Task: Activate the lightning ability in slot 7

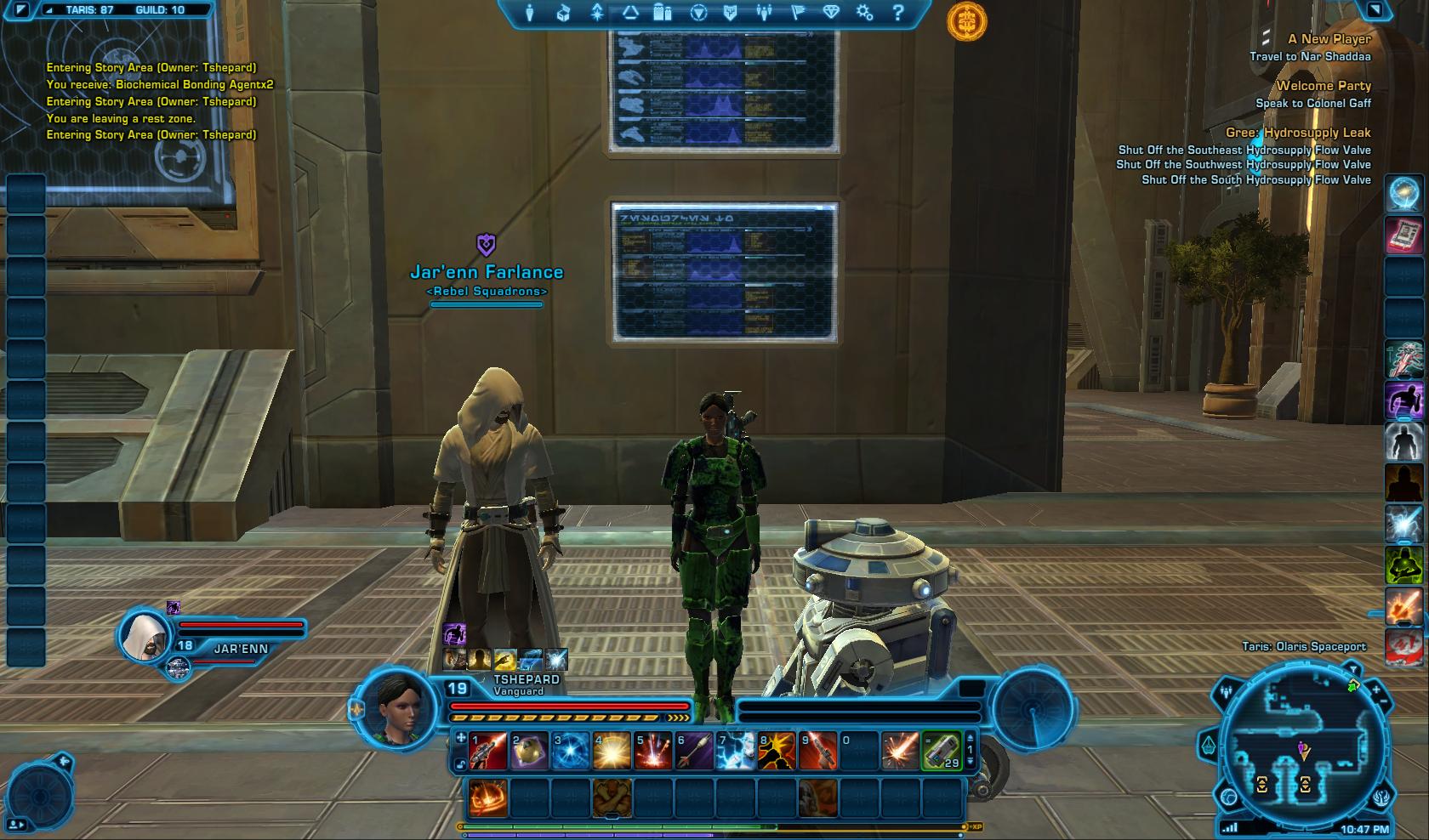Action: 735,752
